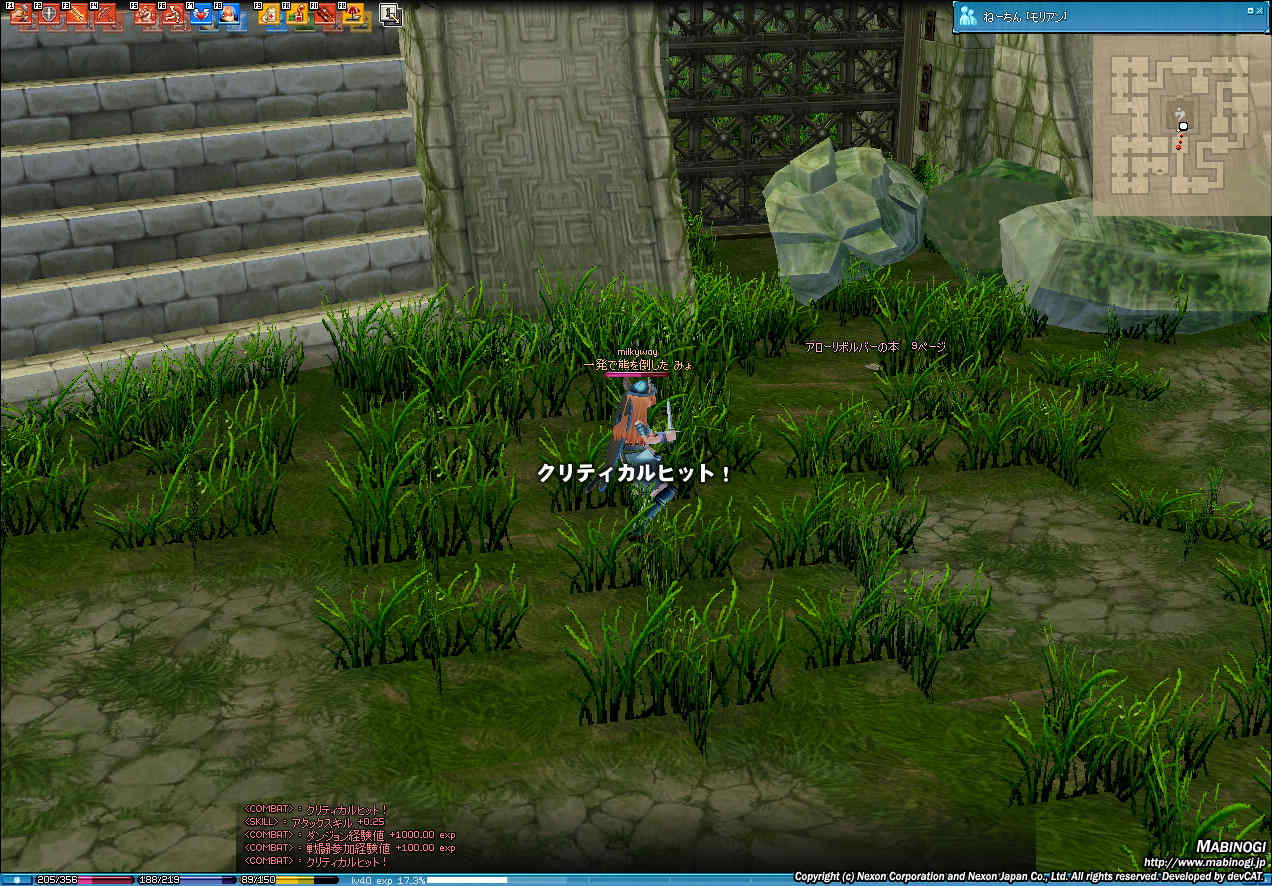Activate the F7 winged heart skill
The height and width of the screenshot is (886, 1272).
coord(199,14)
